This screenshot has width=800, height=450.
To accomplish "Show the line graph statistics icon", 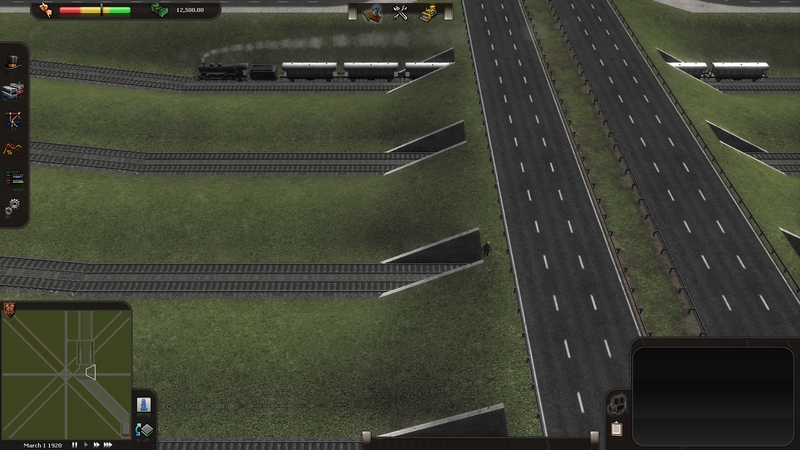I will pyautogui.click(x=12, y=149).
